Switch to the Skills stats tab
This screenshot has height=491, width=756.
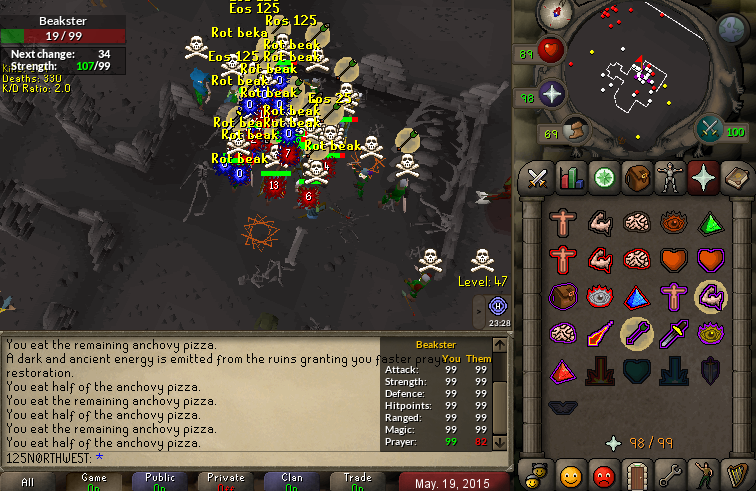571,178
